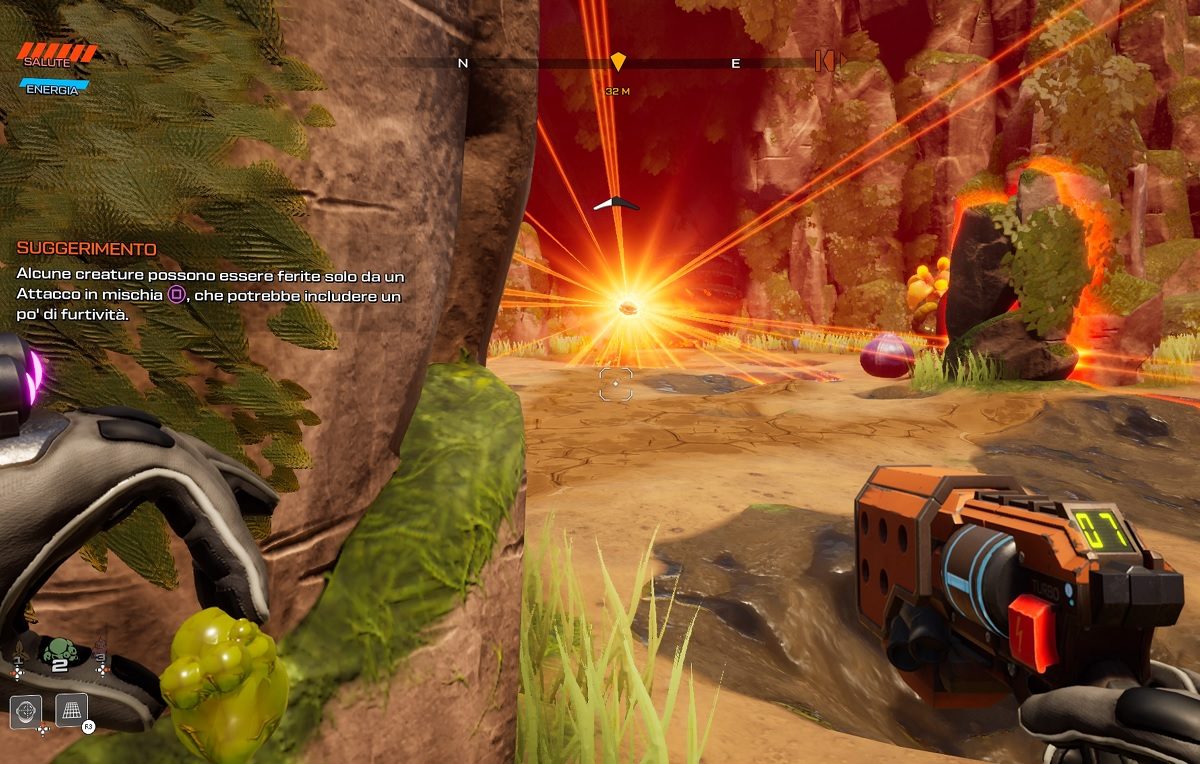The height and width of the screenshot is (764, 1200).
Task: Click the yellow objective marker on the compass
Action: point(618,62)
